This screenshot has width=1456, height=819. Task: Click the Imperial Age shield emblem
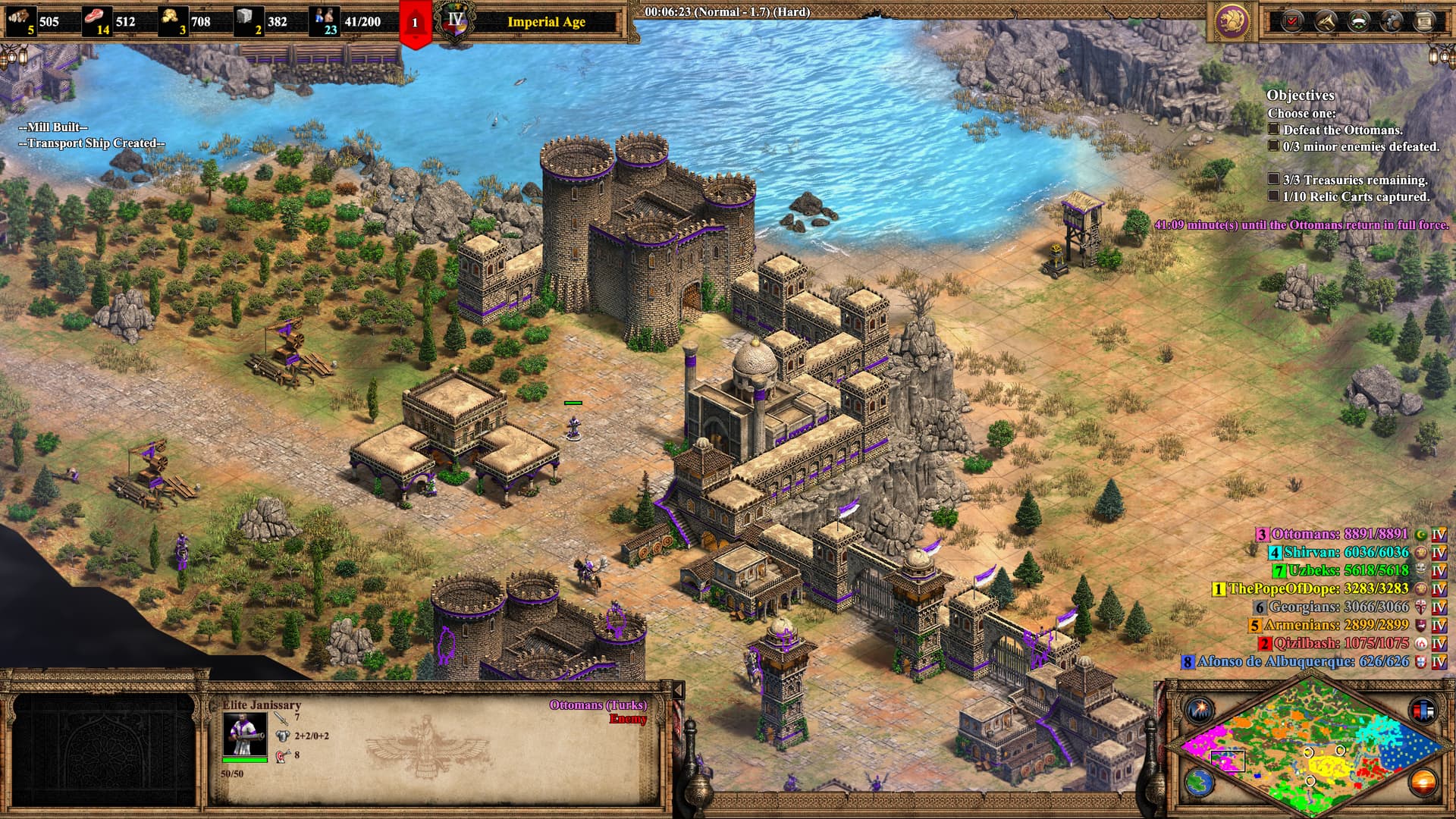[456, 23]
